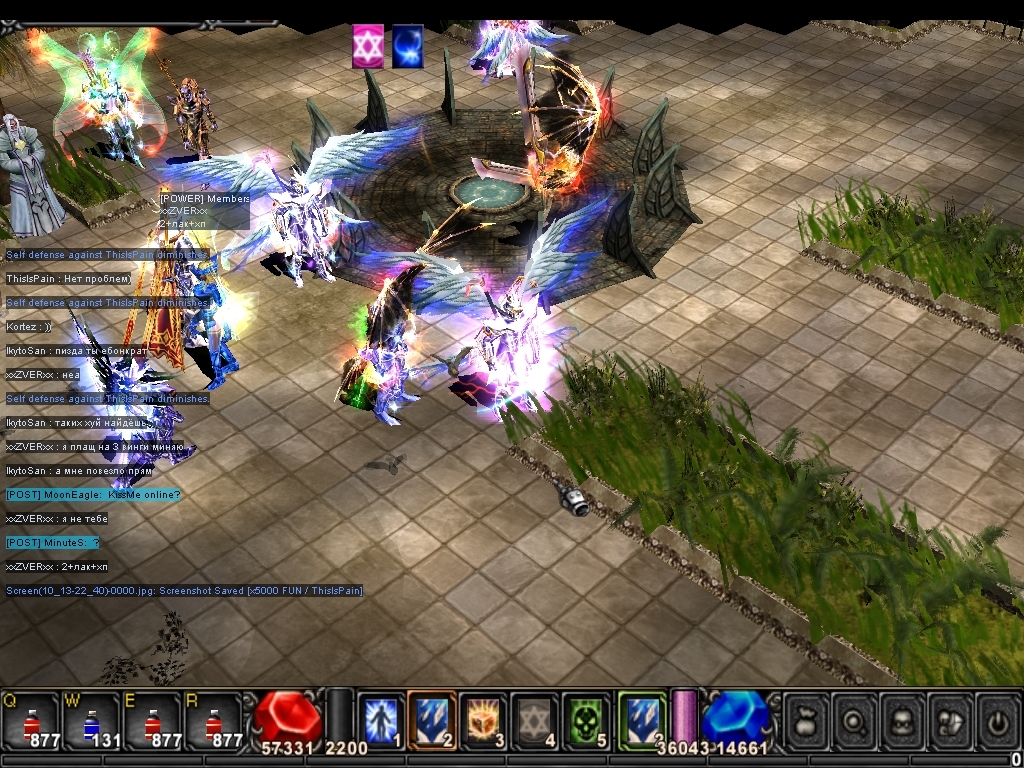Screen dimensions: 1024x768
Task: Open the green-framed active skill selector
Action: (641, 719)
